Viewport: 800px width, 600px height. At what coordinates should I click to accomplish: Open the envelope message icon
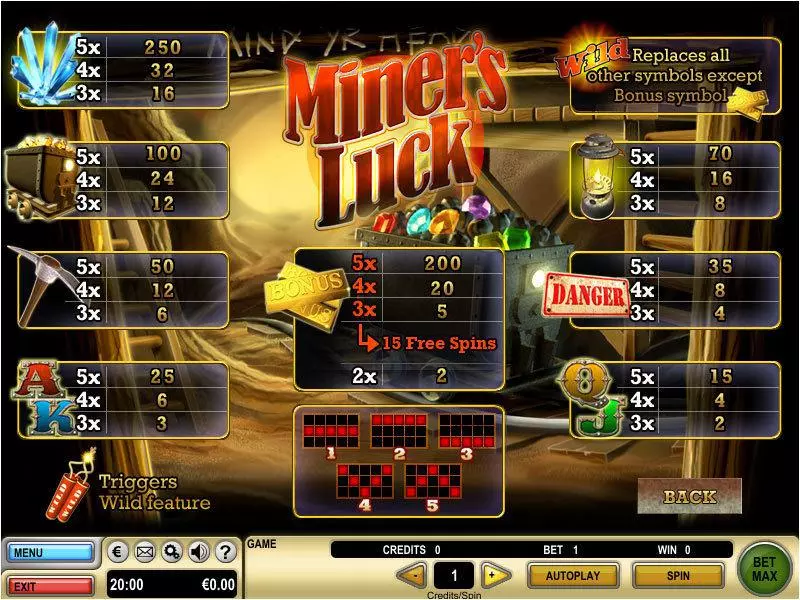point(144,552)
